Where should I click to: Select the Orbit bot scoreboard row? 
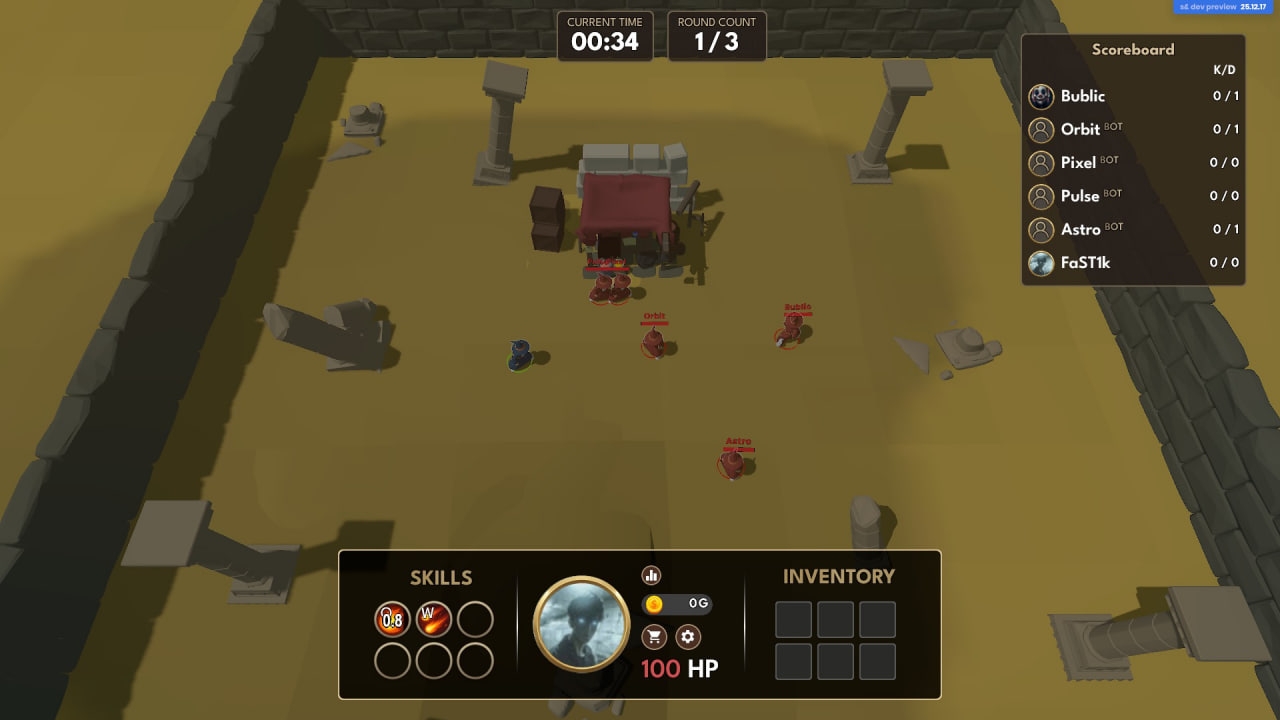click(x=1133, y=129)
